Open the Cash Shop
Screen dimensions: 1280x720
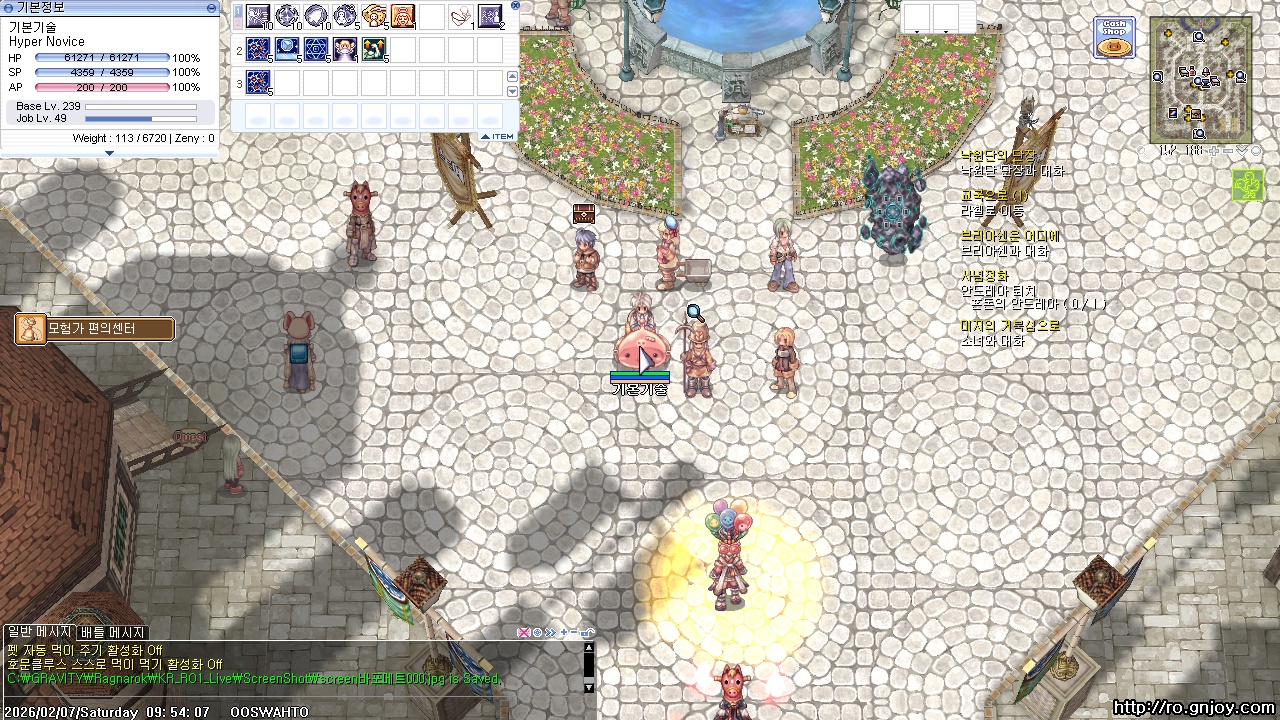pyautogui.click(x=1113, y=38)
